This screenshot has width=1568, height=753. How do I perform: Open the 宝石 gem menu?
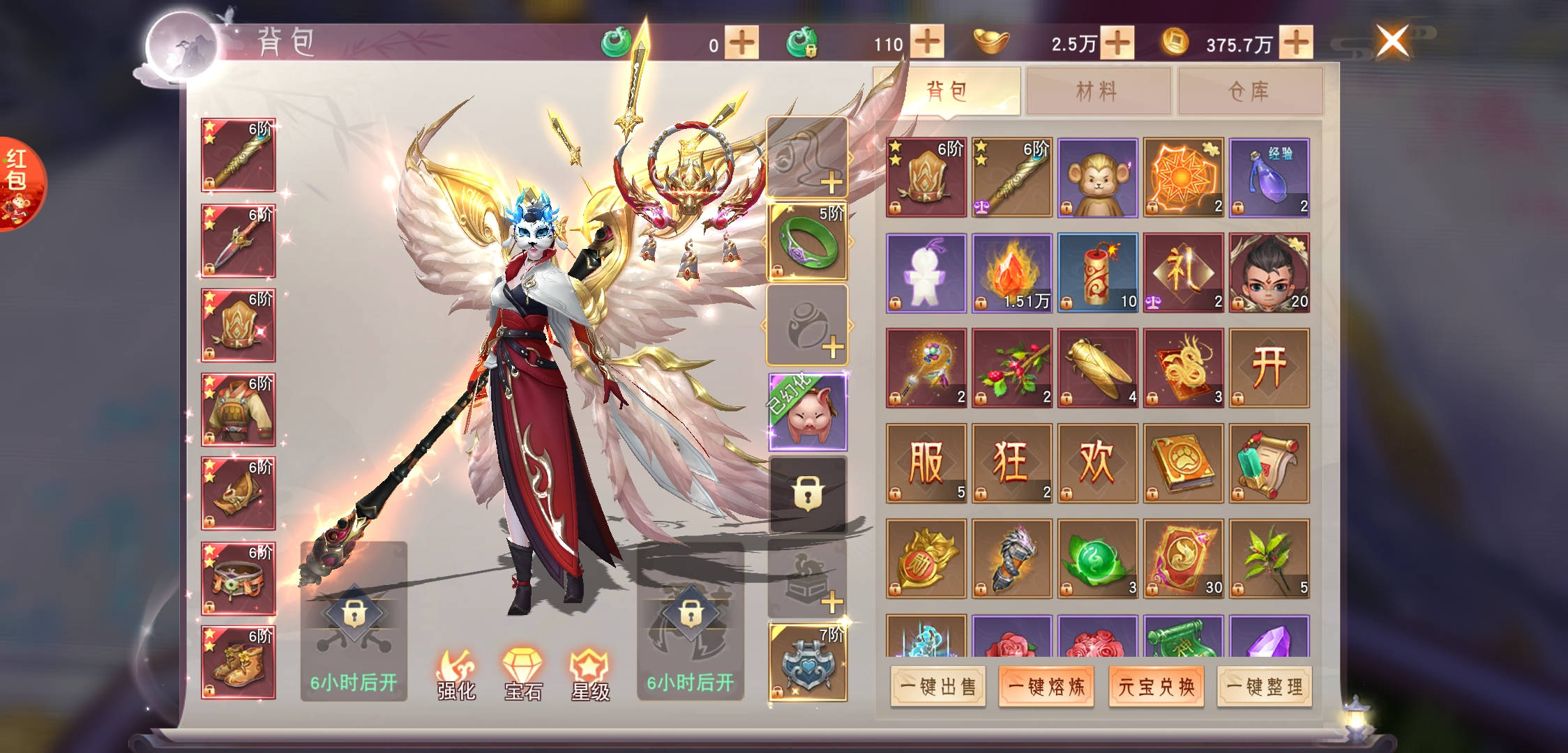(523, 675)
